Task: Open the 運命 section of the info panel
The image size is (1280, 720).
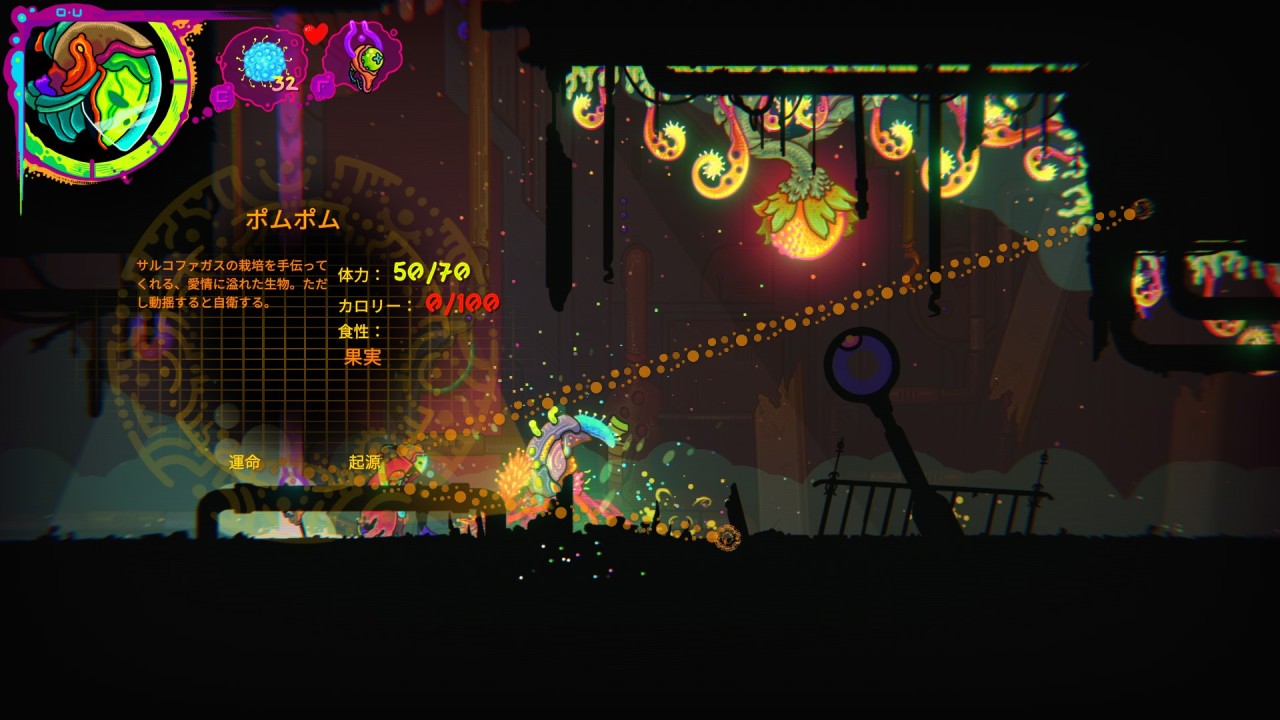Action: [245, 462]
